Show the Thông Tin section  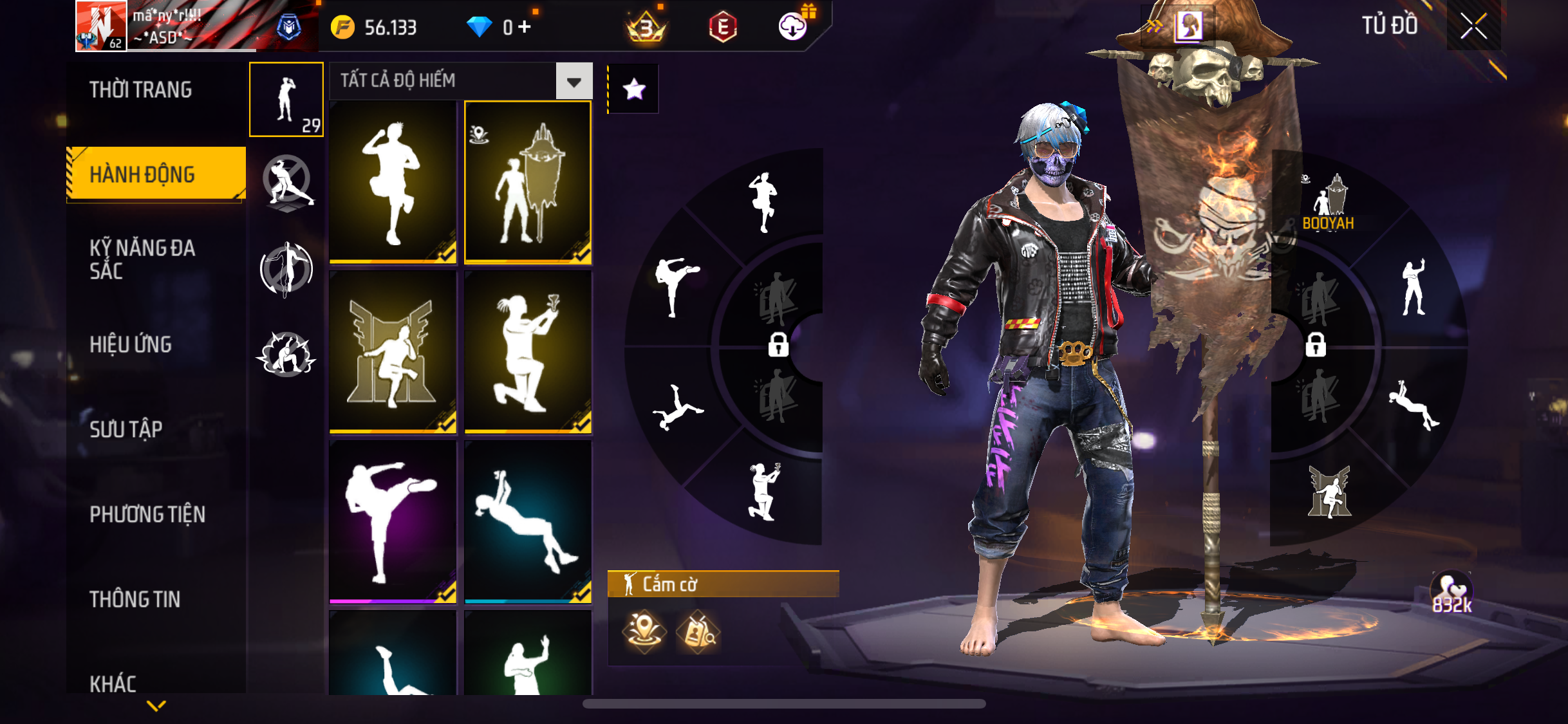point(135,599)
